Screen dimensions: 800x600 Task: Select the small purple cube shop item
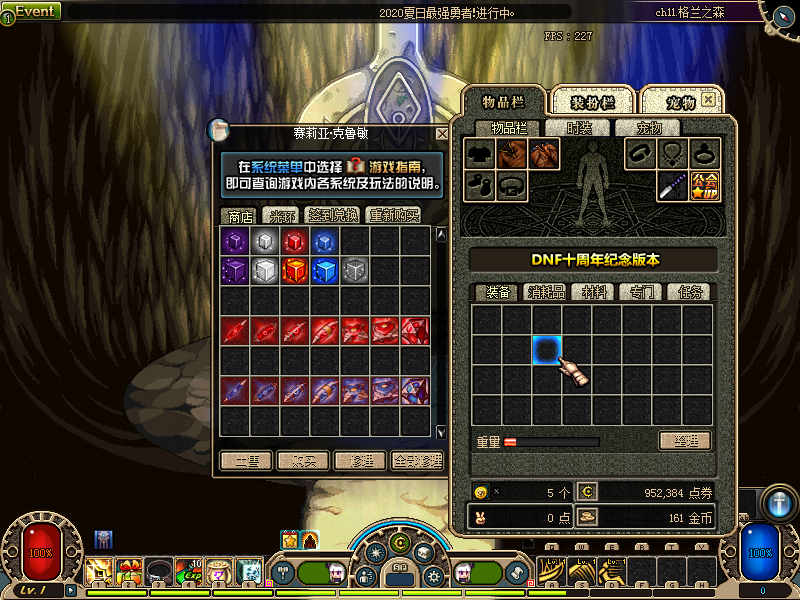tap(235, 242)
